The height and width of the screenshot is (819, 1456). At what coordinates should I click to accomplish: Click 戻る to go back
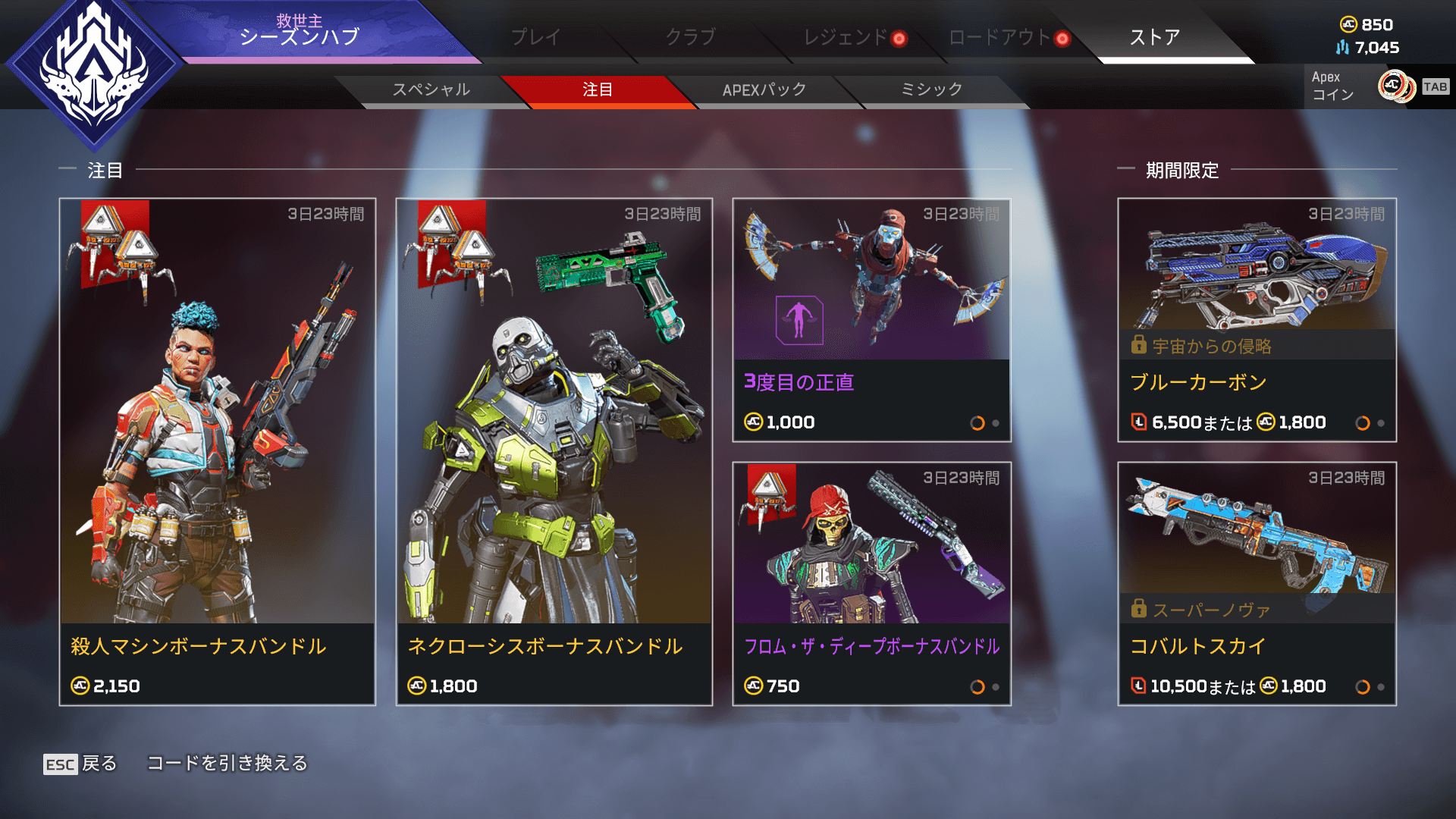click(x=80, y=764)
